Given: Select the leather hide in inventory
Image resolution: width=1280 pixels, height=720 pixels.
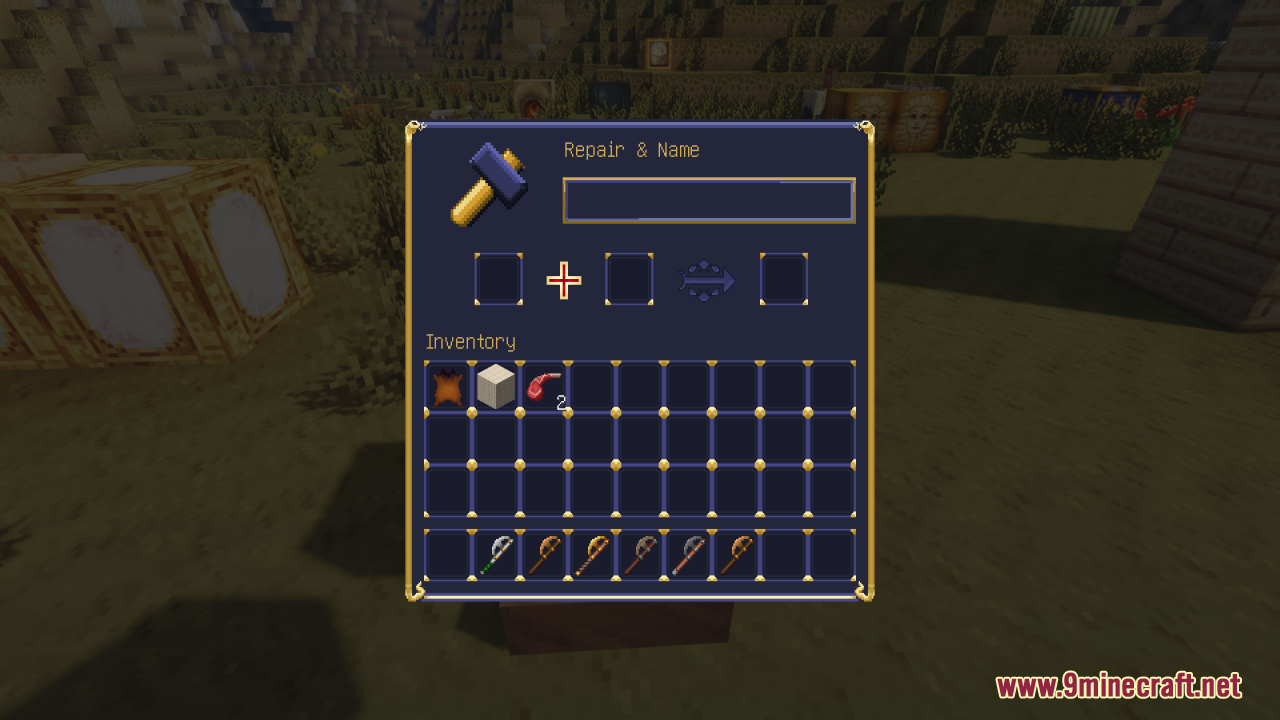Looking at the screenshot, I should coord(447,387).
